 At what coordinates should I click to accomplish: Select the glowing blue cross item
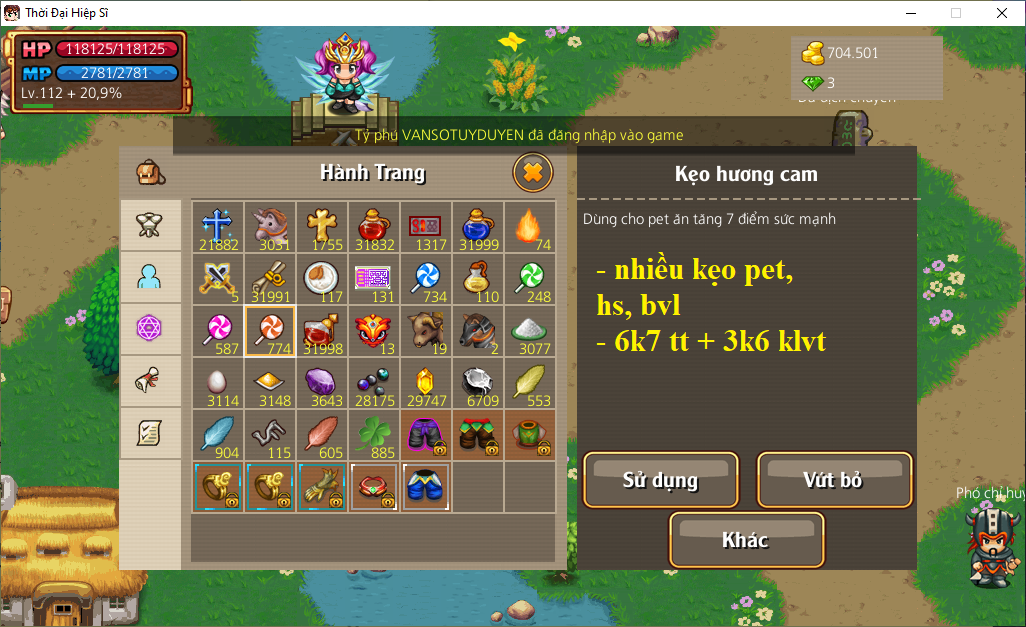(218, 227)
